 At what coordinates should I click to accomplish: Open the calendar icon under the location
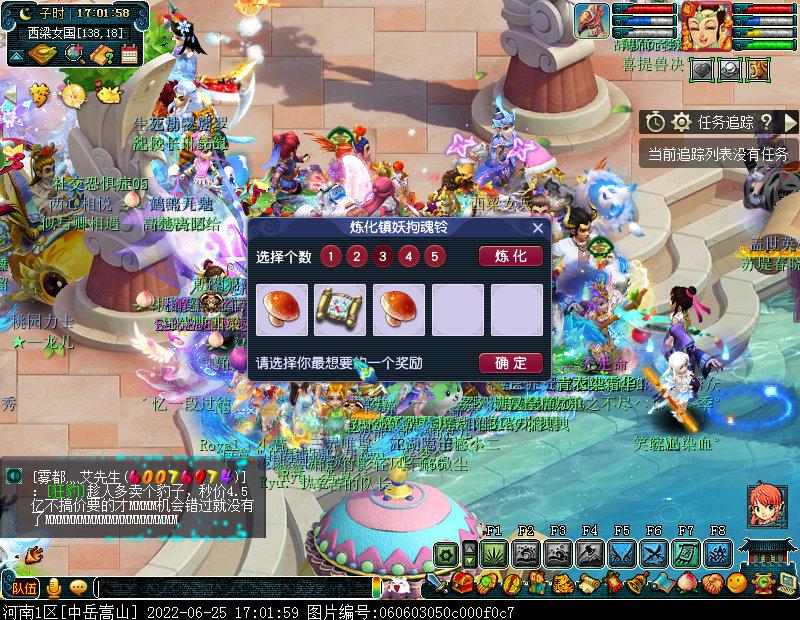tap(129, 54)
